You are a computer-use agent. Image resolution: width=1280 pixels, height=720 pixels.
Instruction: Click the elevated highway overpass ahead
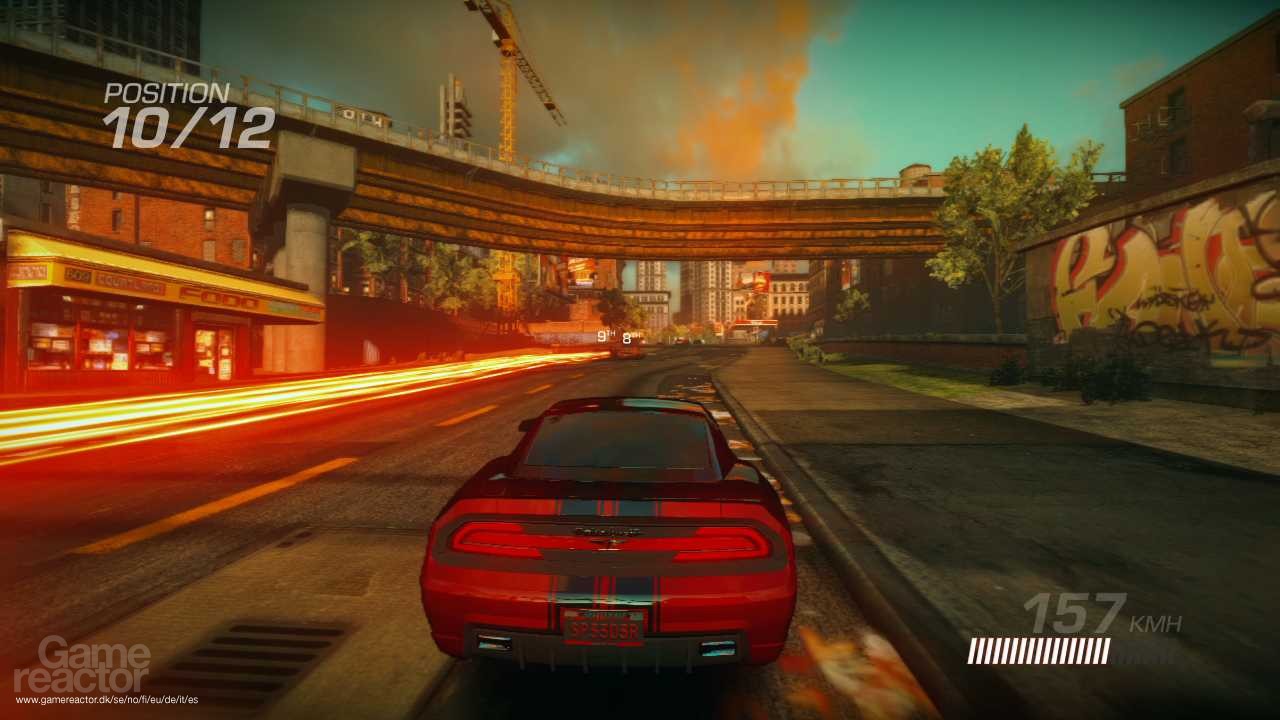coord(640,200)
